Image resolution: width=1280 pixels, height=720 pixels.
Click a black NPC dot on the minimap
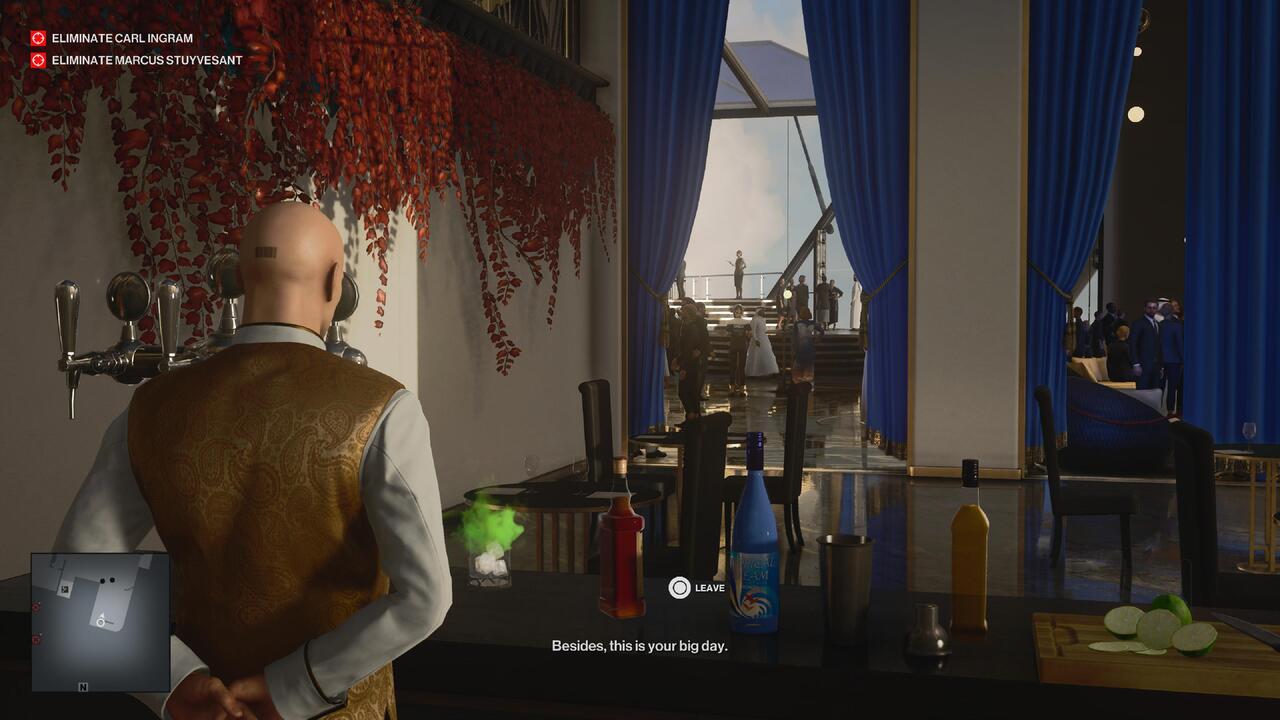tap(102, 579)
